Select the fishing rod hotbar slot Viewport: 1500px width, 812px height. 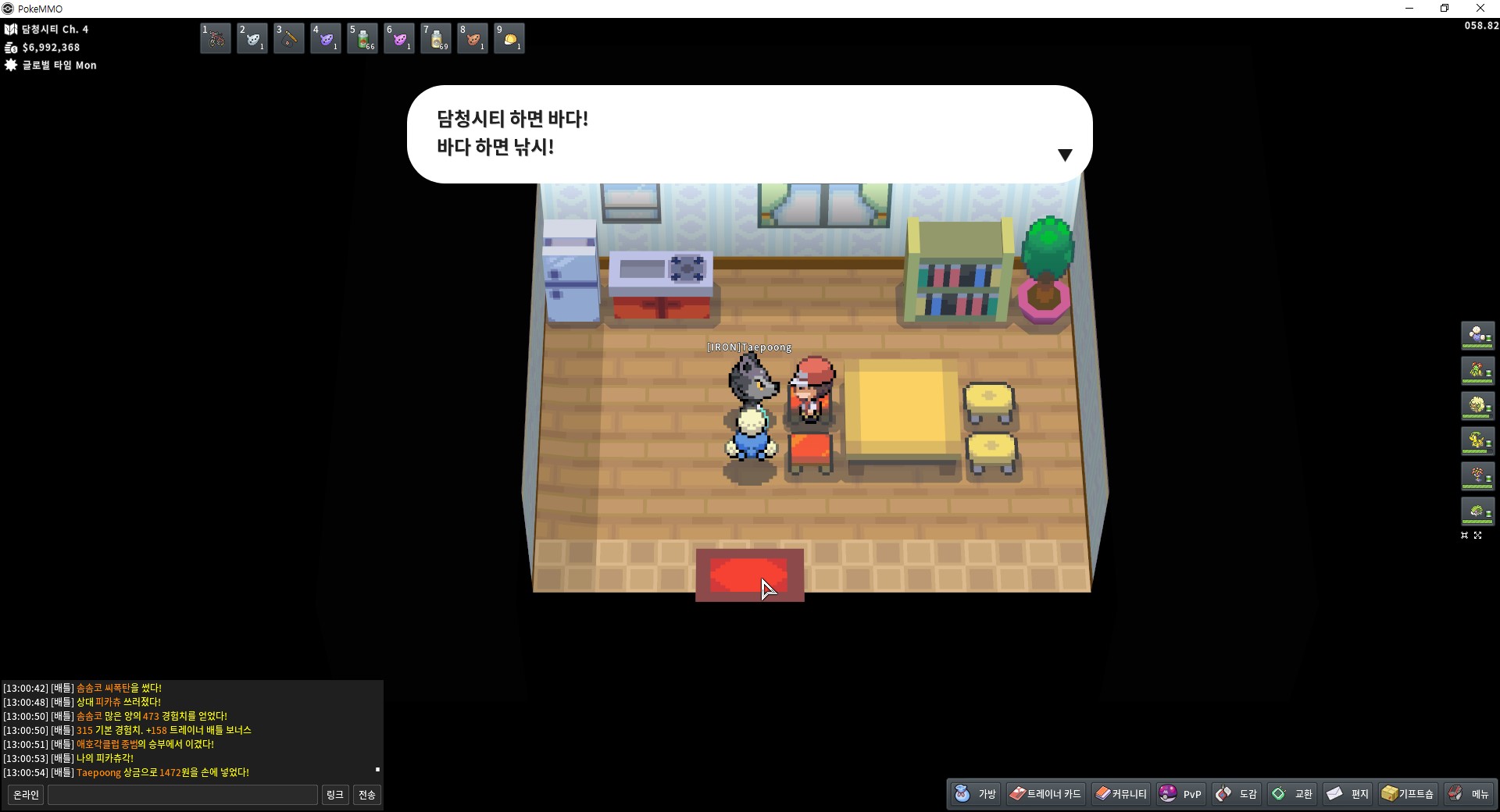pos(289,38)
